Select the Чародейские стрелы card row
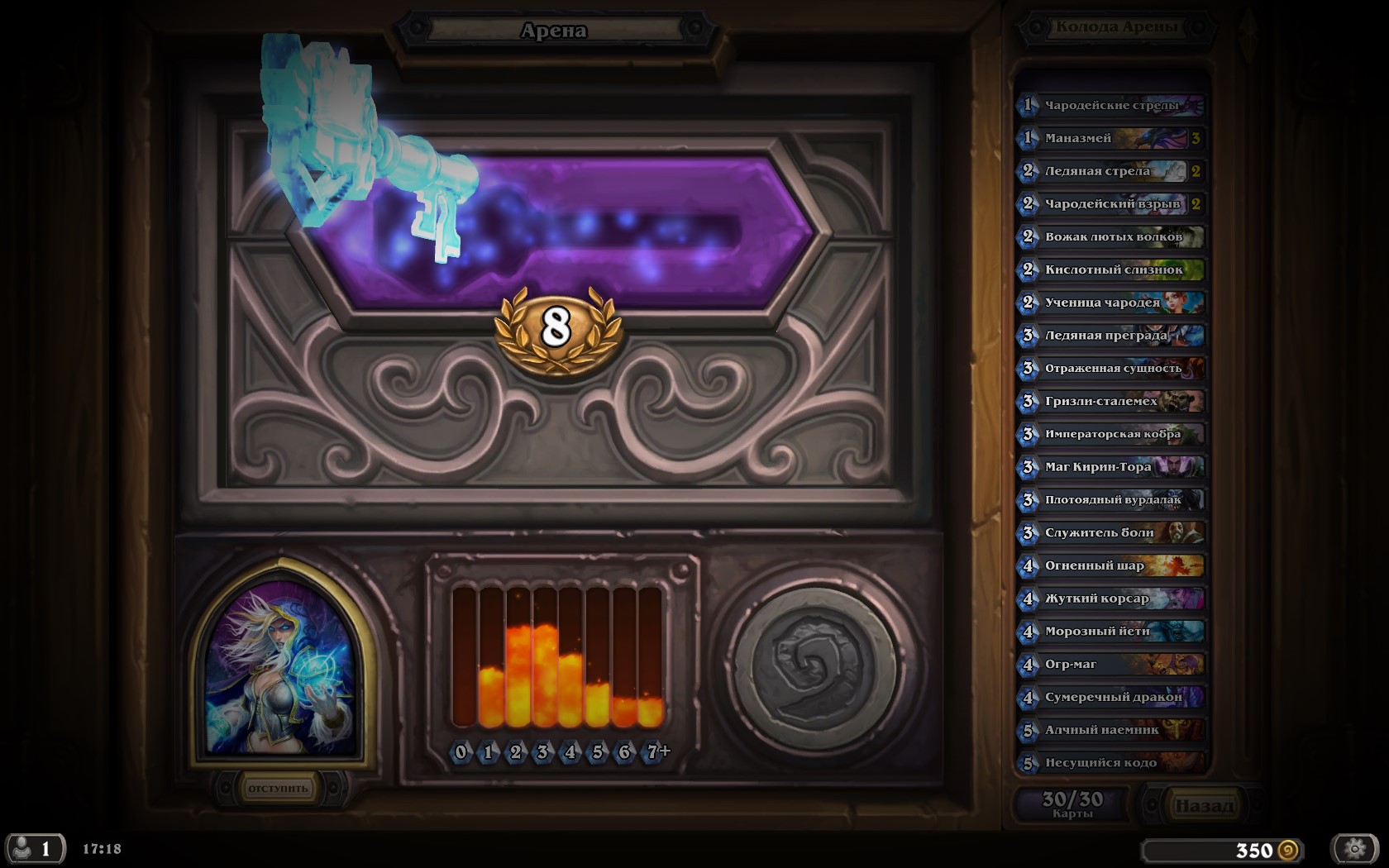 tap(1110, 105)
